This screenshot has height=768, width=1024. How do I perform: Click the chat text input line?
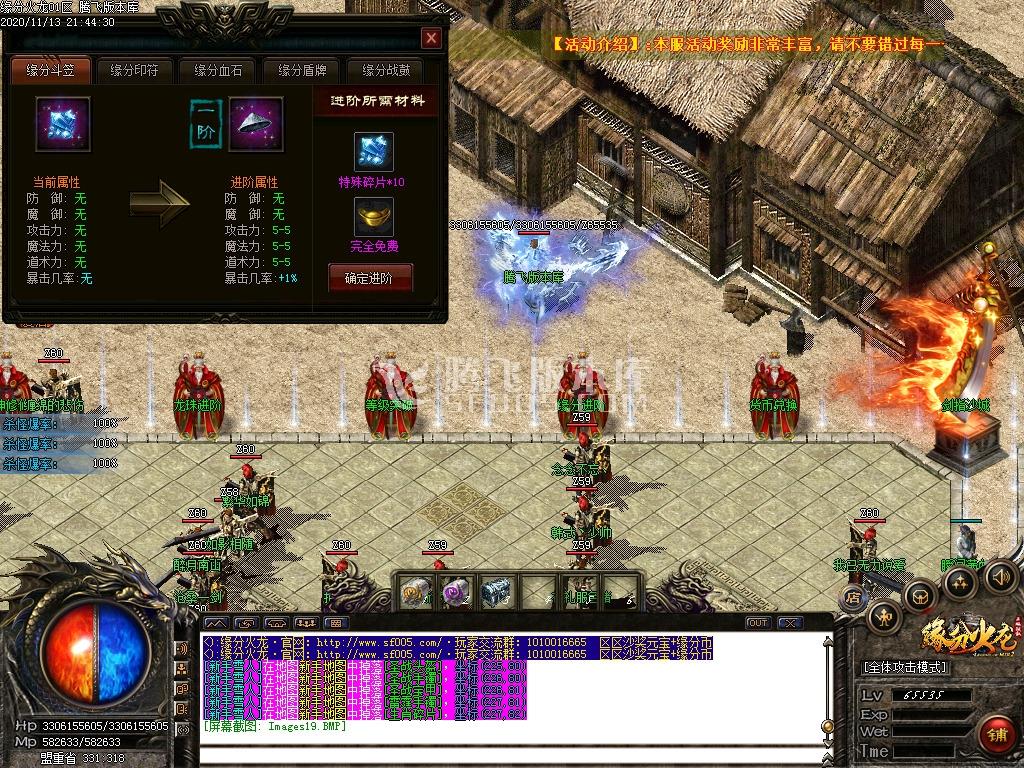500,751
